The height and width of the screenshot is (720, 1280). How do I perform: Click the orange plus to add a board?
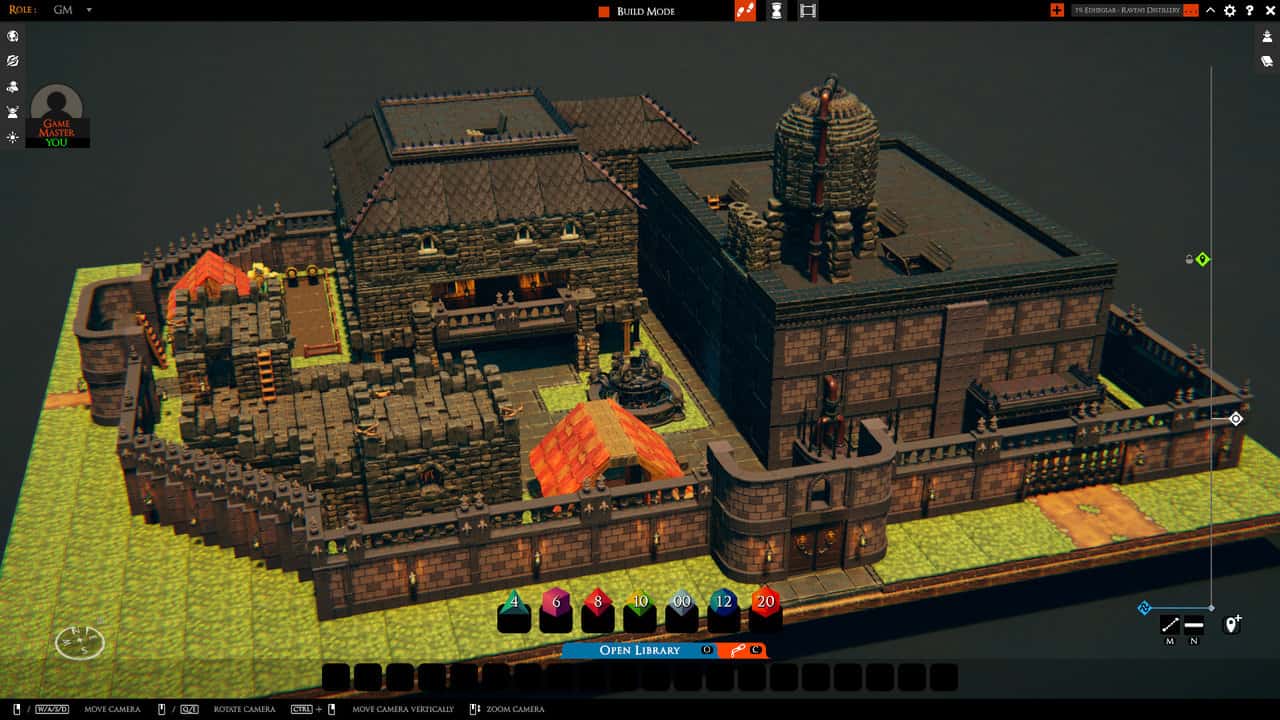[1057, 11]
